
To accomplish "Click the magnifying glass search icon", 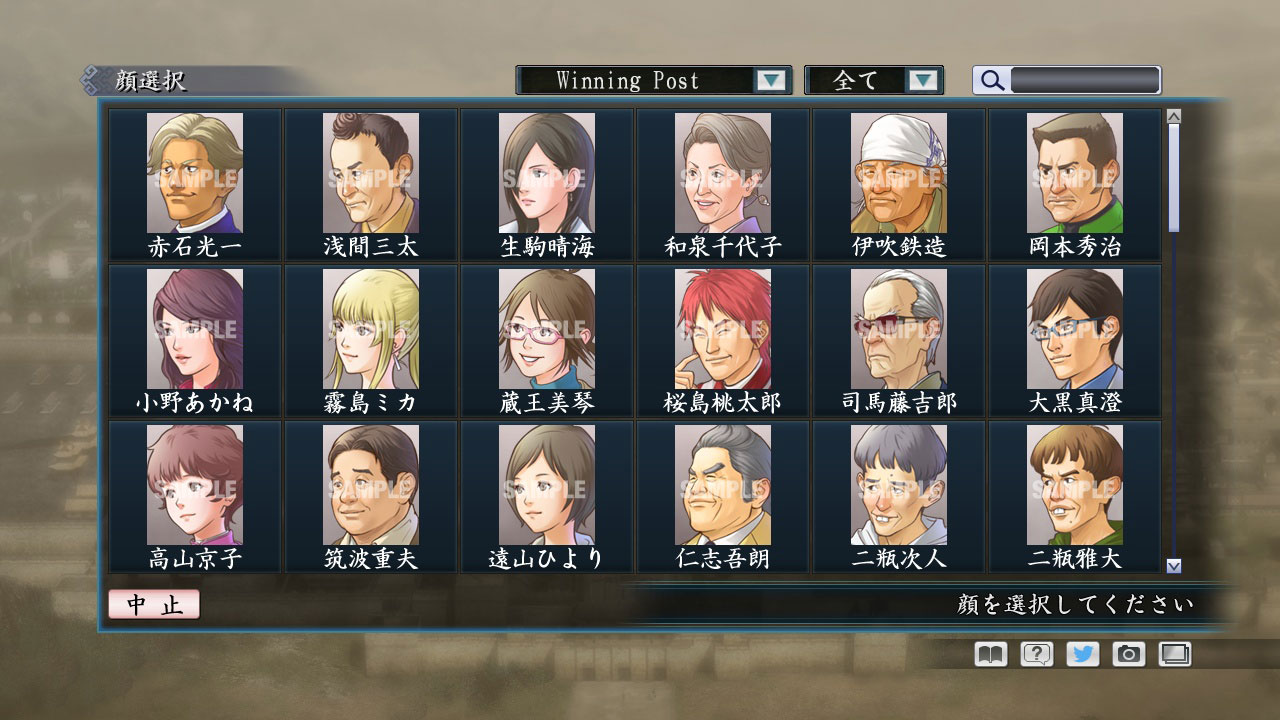I will [991, 80].
